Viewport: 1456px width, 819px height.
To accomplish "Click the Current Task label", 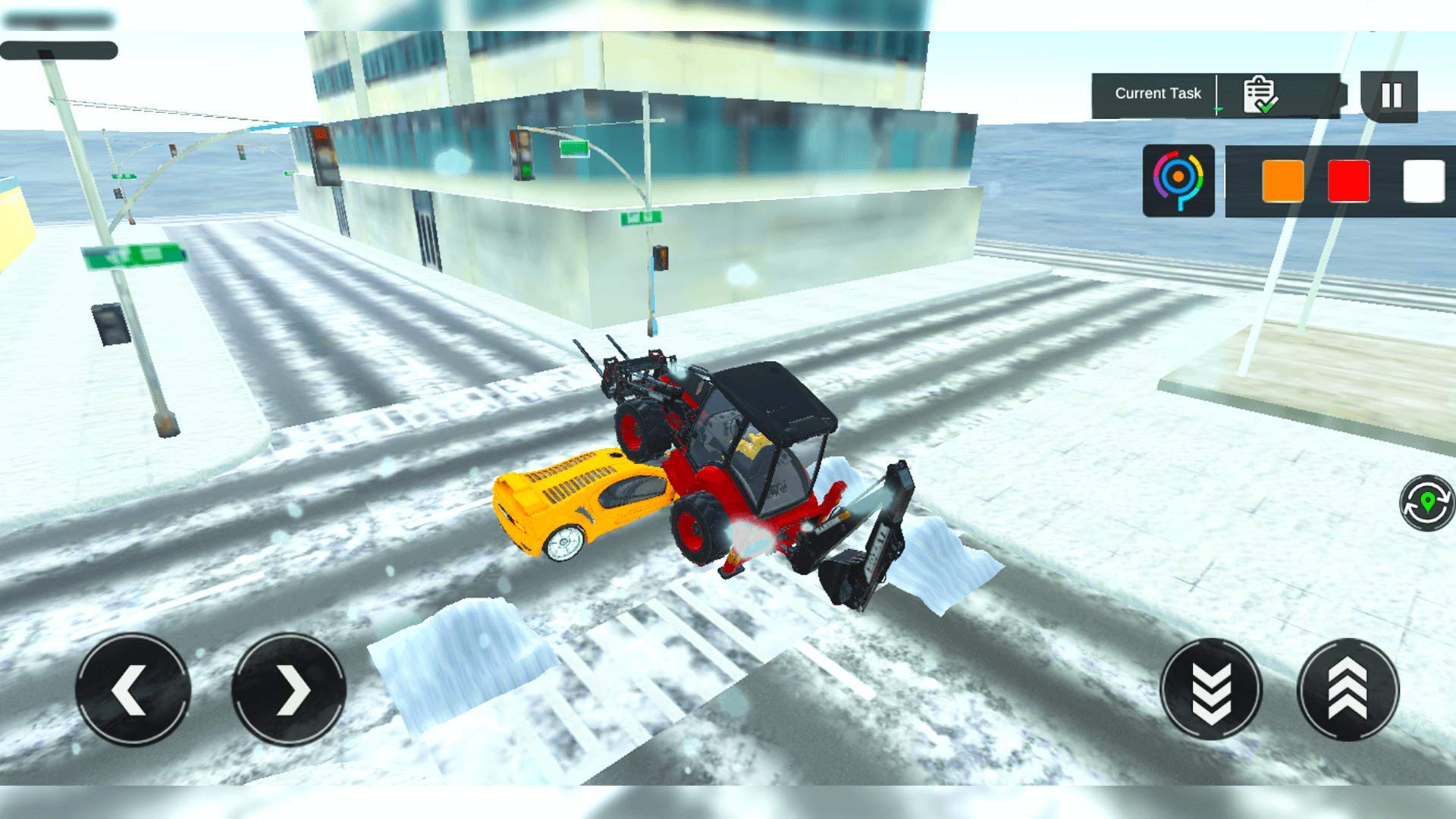I will [1157, 93].
